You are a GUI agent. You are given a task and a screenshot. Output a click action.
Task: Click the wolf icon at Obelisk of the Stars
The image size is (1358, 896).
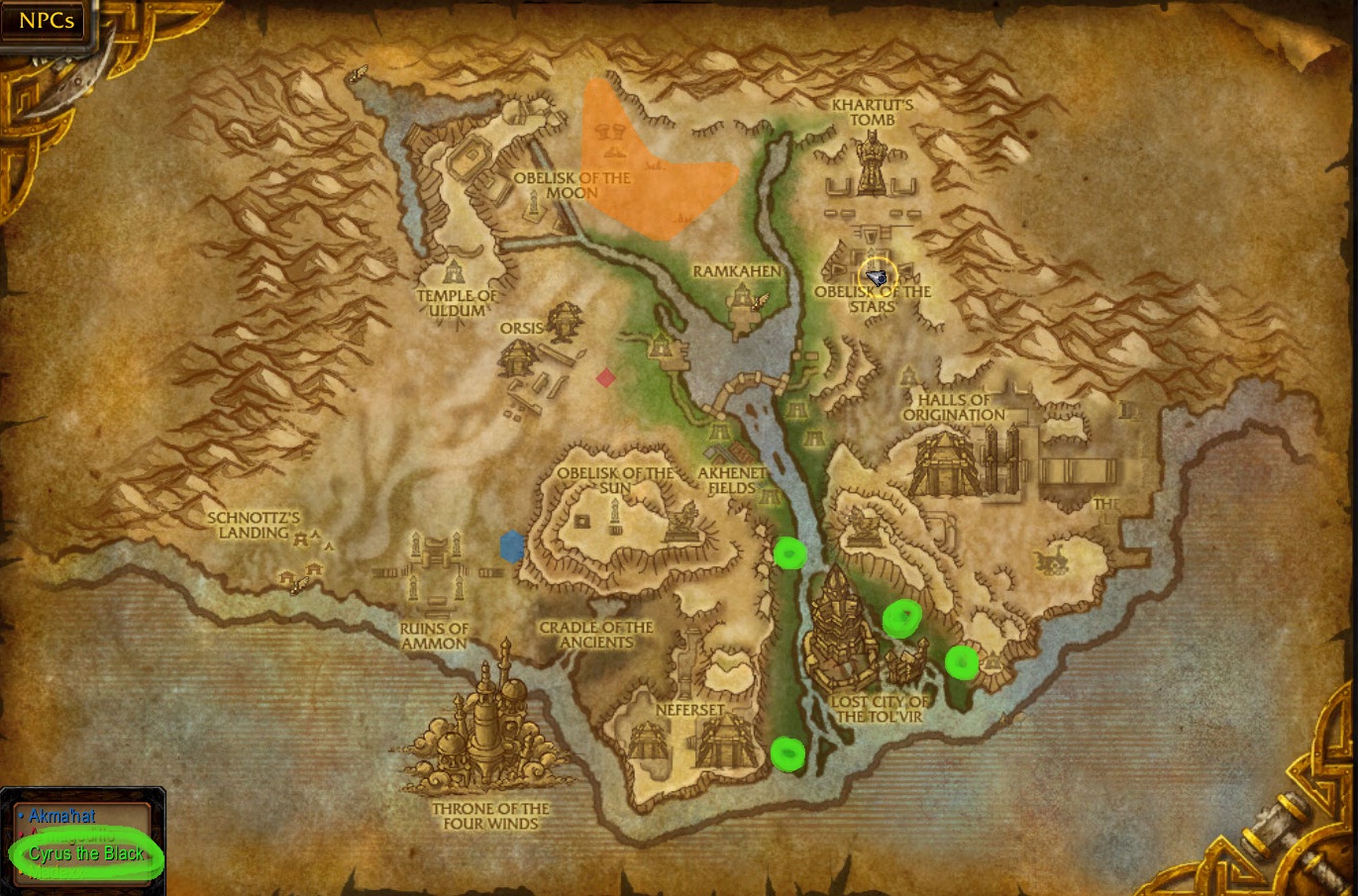[876, 278]
